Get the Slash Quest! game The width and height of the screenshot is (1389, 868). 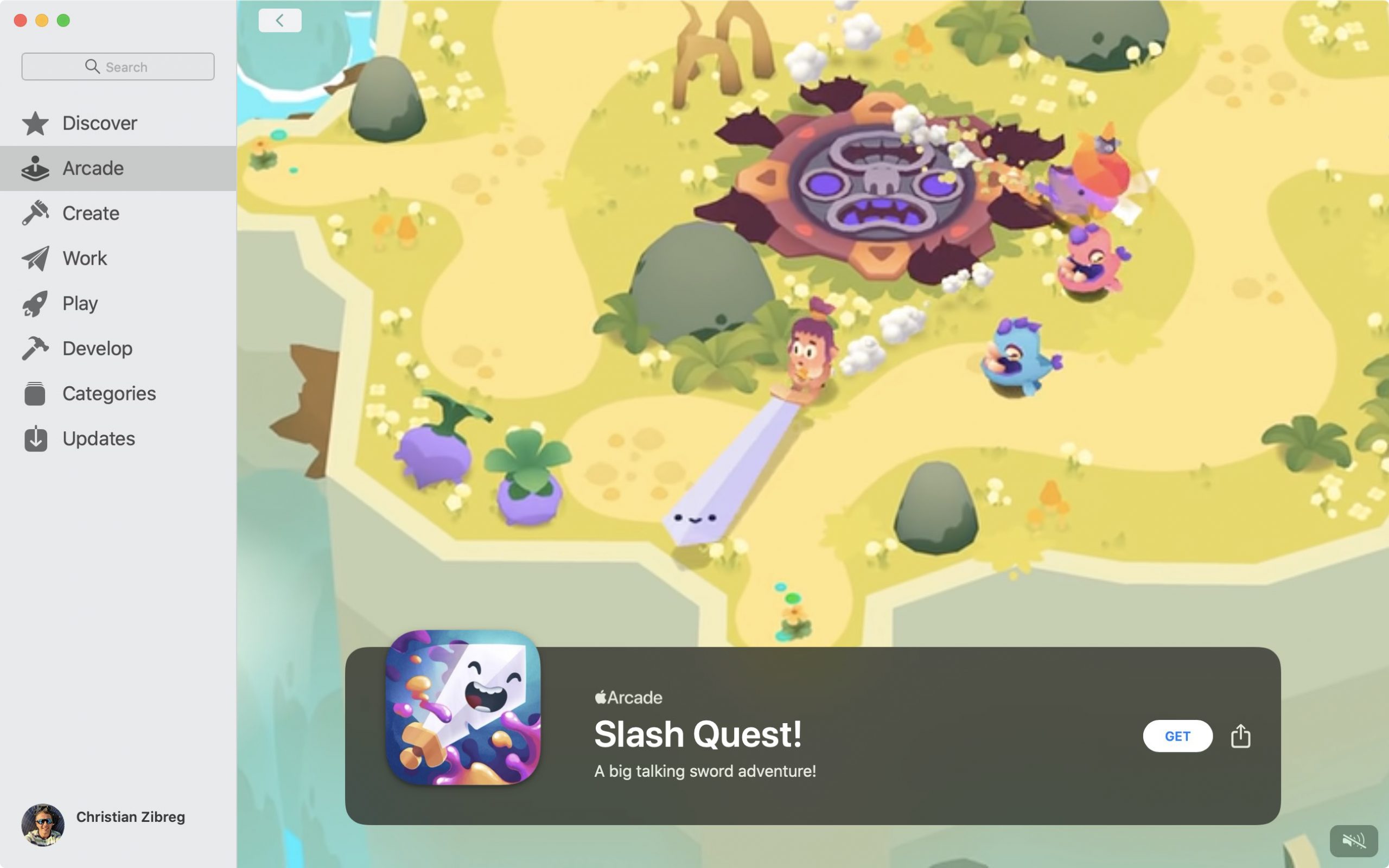1177,736
